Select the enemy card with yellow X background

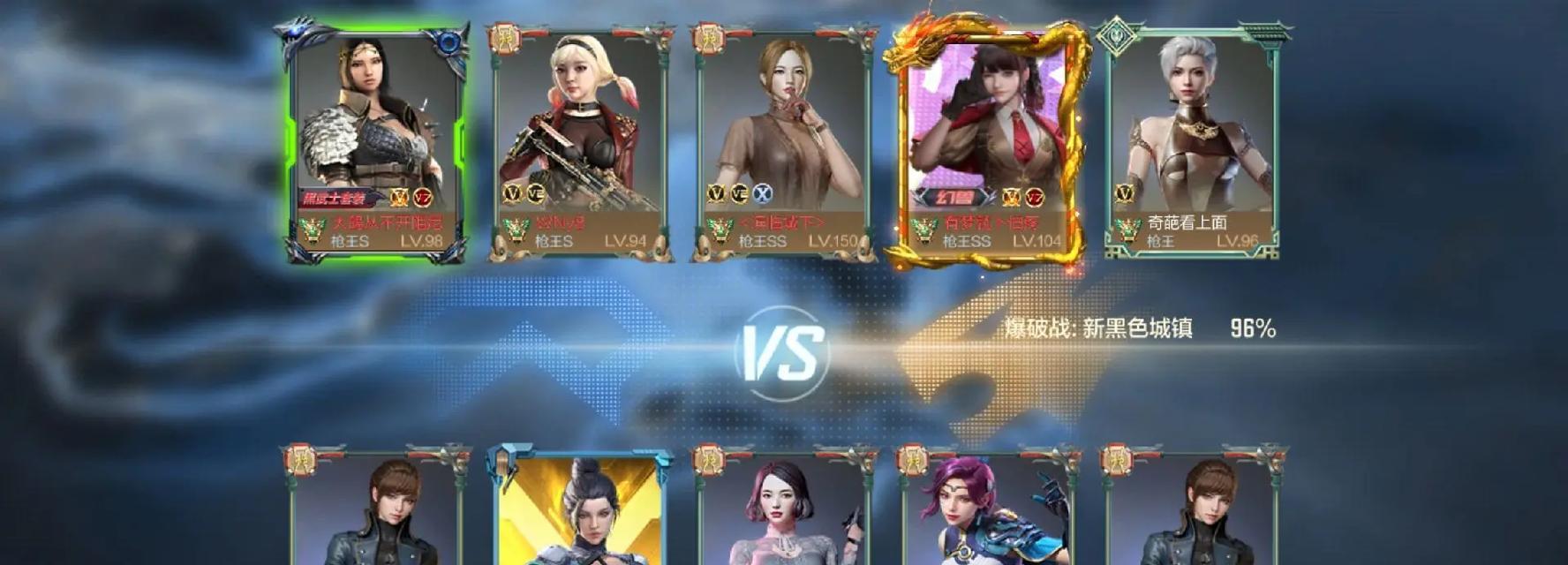[579, 508]
